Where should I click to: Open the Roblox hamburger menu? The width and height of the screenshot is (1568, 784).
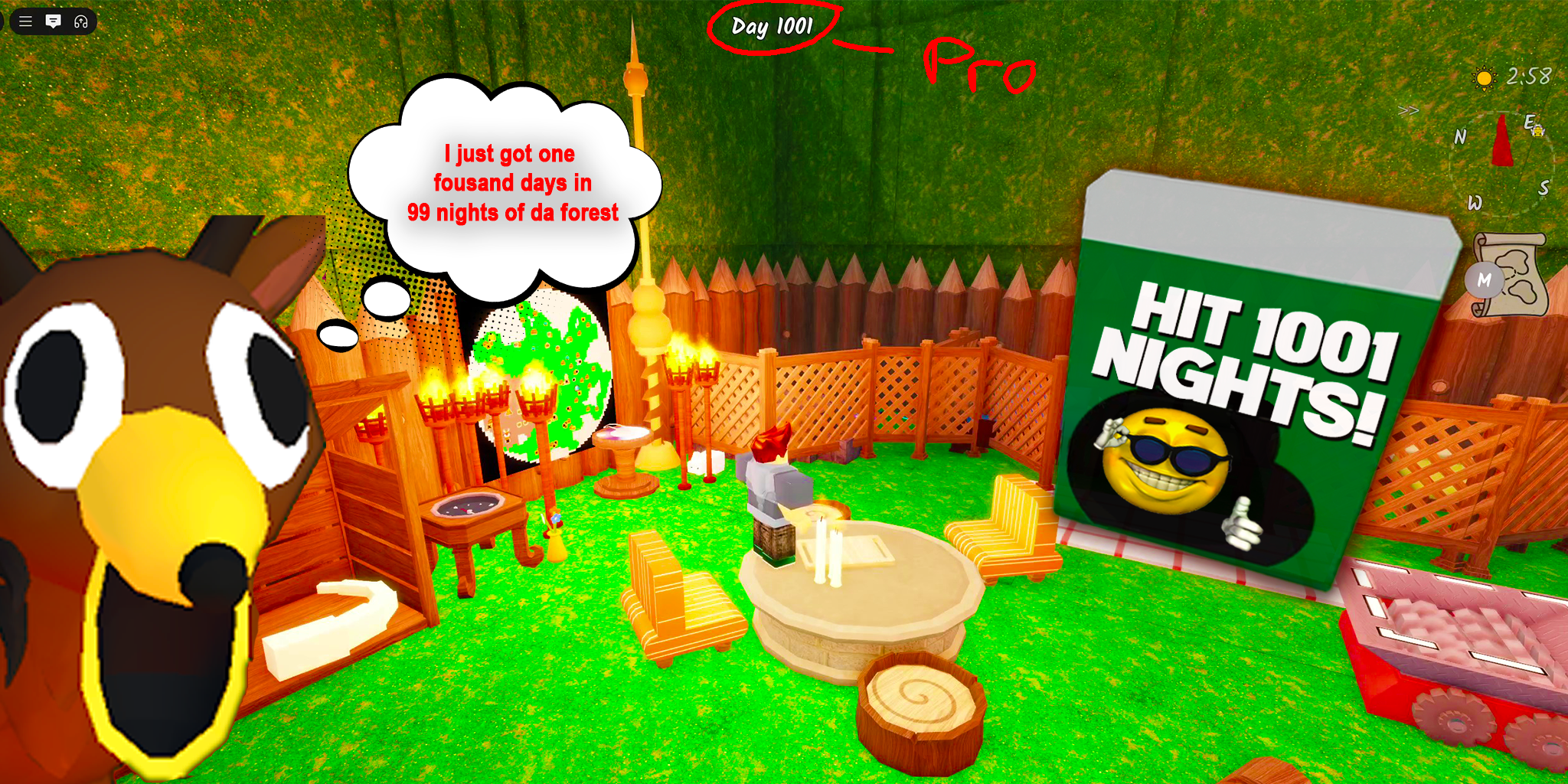click(25, 21)
